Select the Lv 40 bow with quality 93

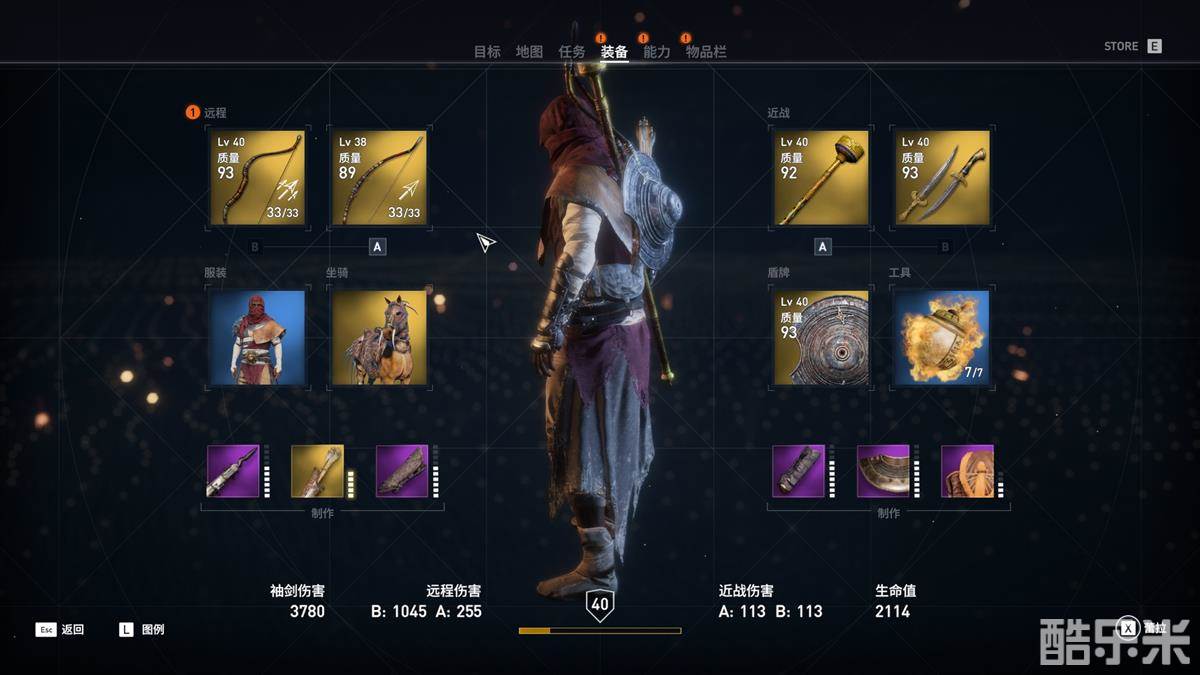pos(257,178)
